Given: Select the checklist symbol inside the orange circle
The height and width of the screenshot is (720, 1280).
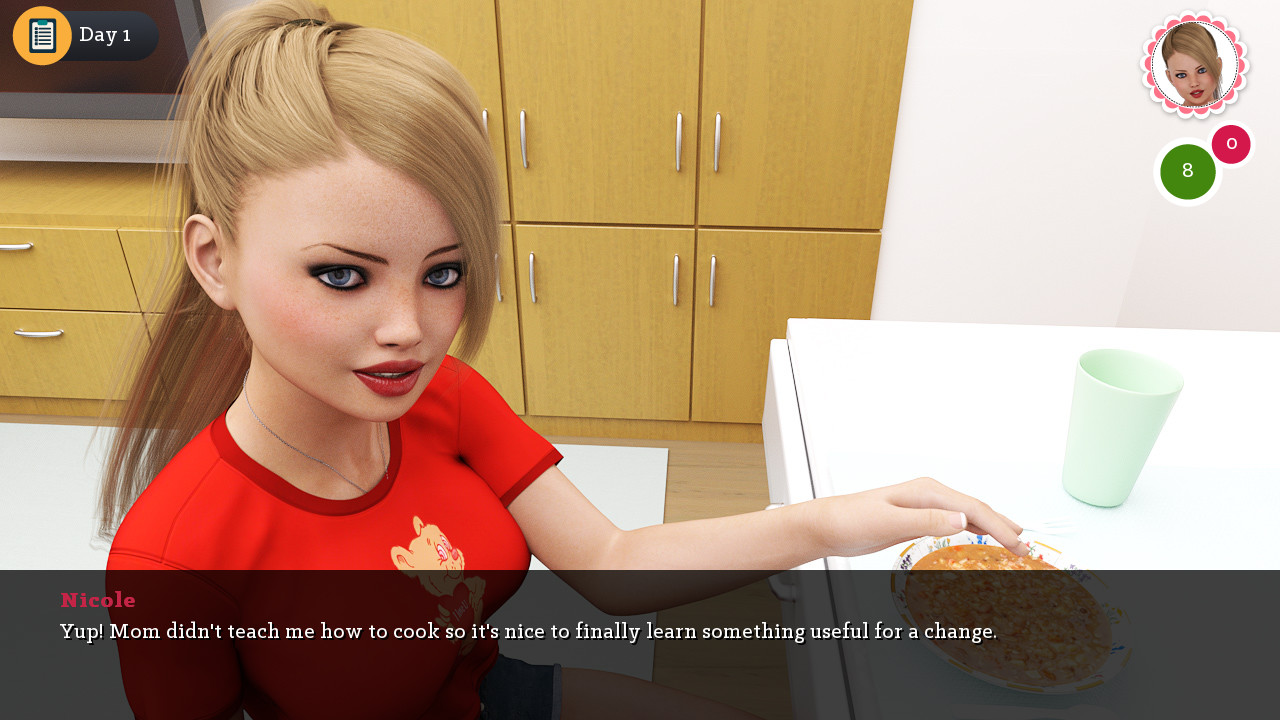Looking at the screenshot, I should 41,34.
